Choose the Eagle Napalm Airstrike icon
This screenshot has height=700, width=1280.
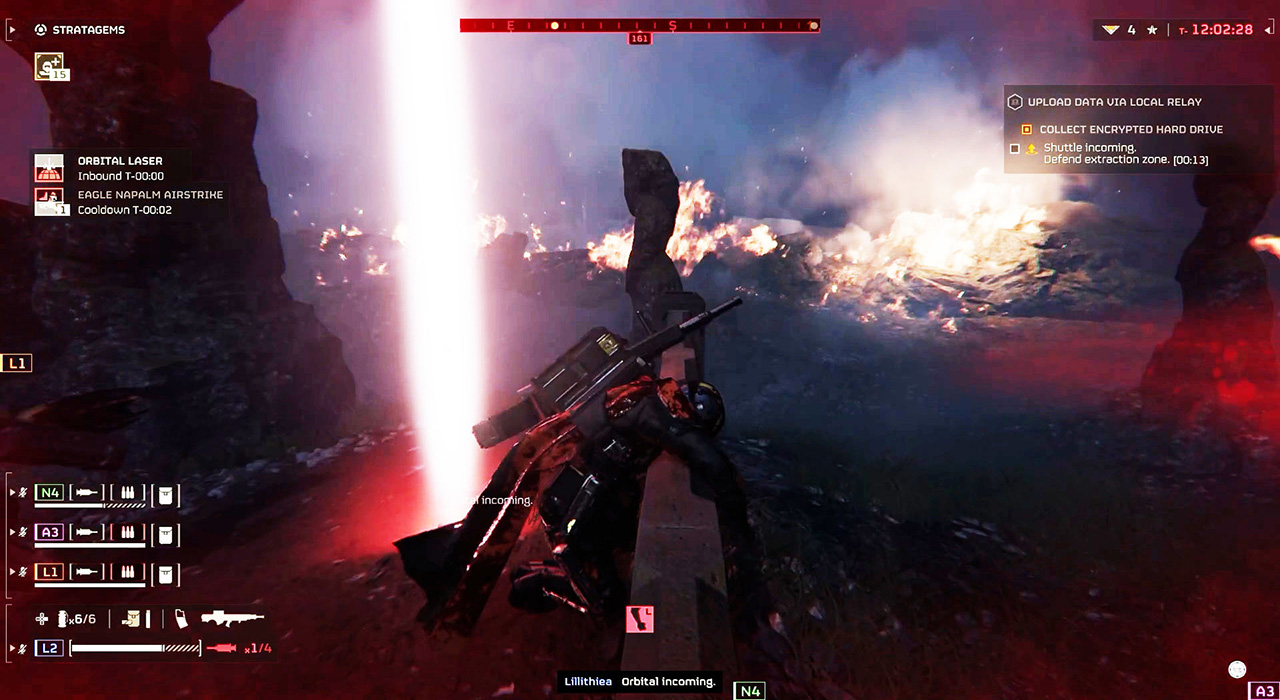(49, 201)
